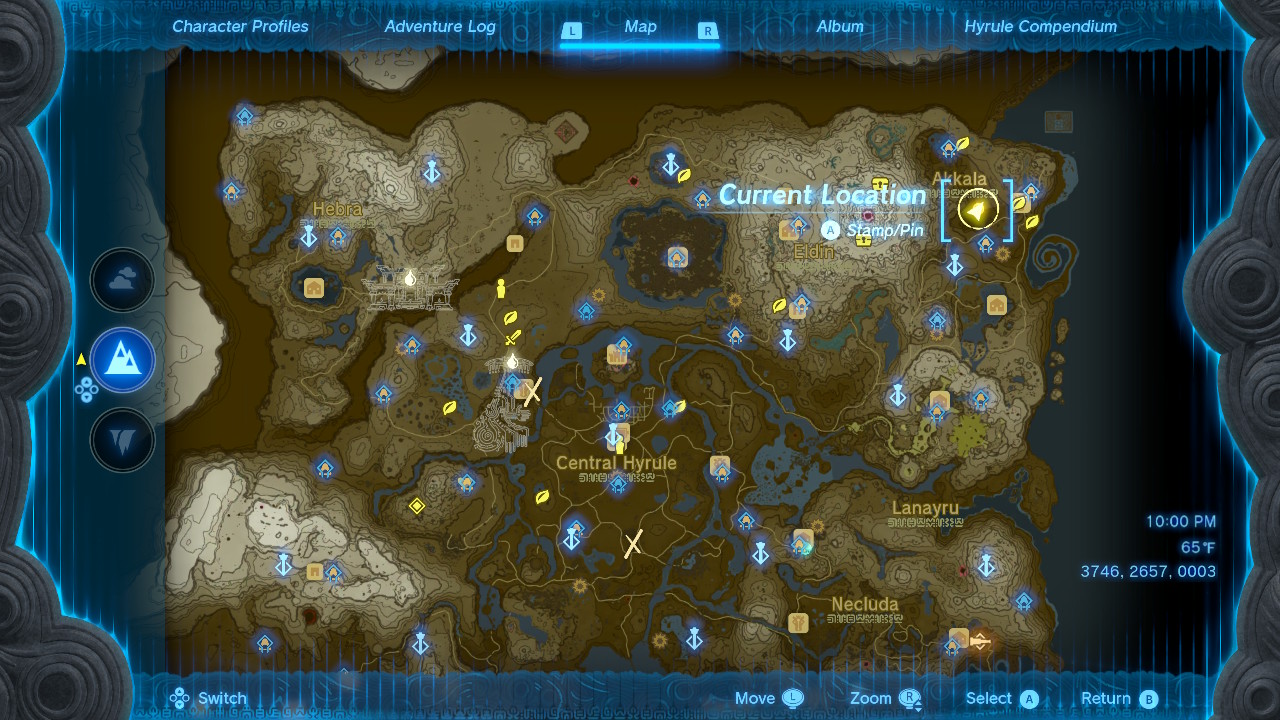Click the Switch D-pad icon in bottom bar
This screenshot has height=720, width=1280.
point(179,698)
